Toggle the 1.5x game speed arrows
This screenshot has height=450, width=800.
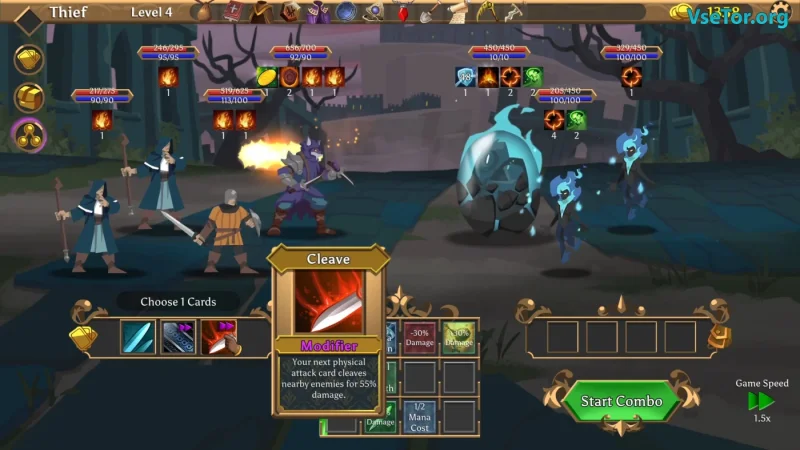[x=762, y=401]
